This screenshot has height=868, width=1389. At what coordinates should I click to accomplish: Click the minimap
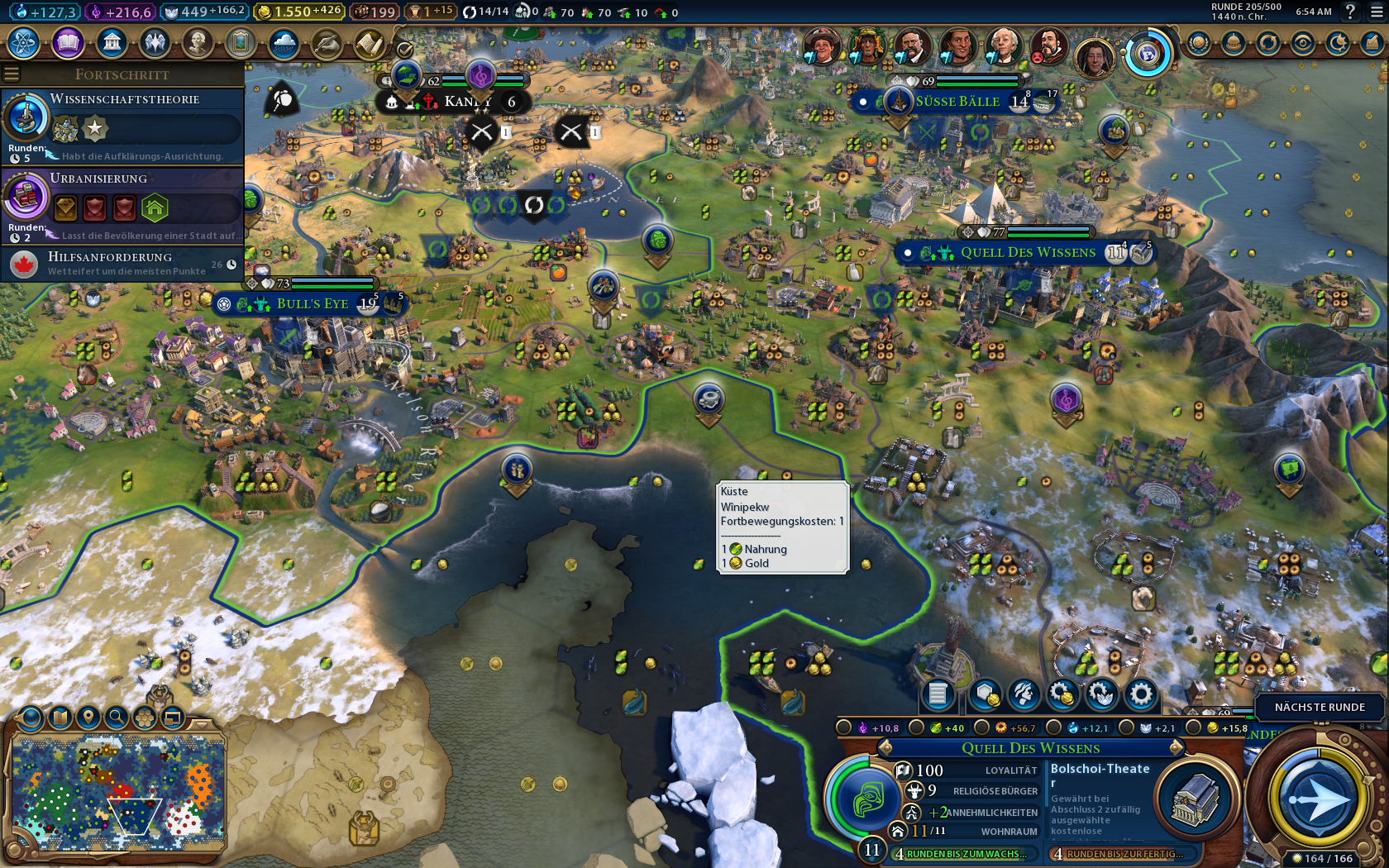tap(118, 789)
